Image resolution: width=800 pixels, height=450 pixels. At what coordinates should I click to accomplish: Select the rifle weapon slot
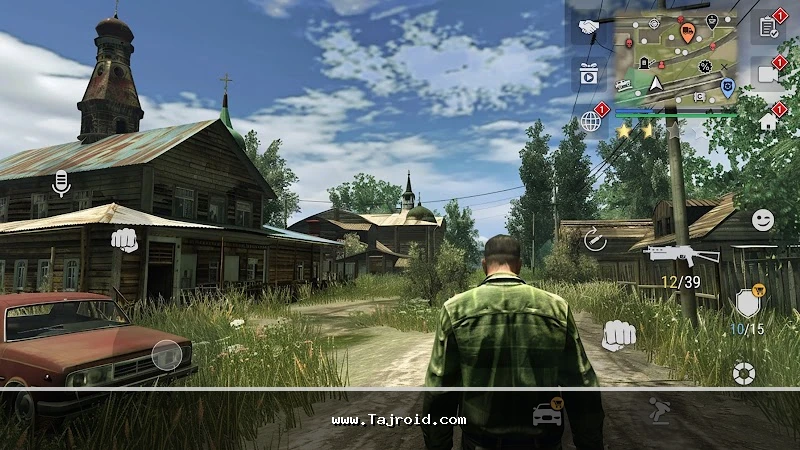(683, 253)
